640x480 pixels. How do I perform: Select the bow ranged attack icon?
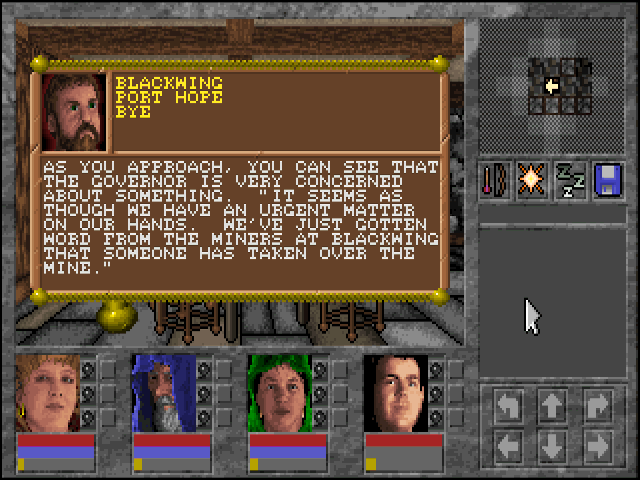point(494,179)
